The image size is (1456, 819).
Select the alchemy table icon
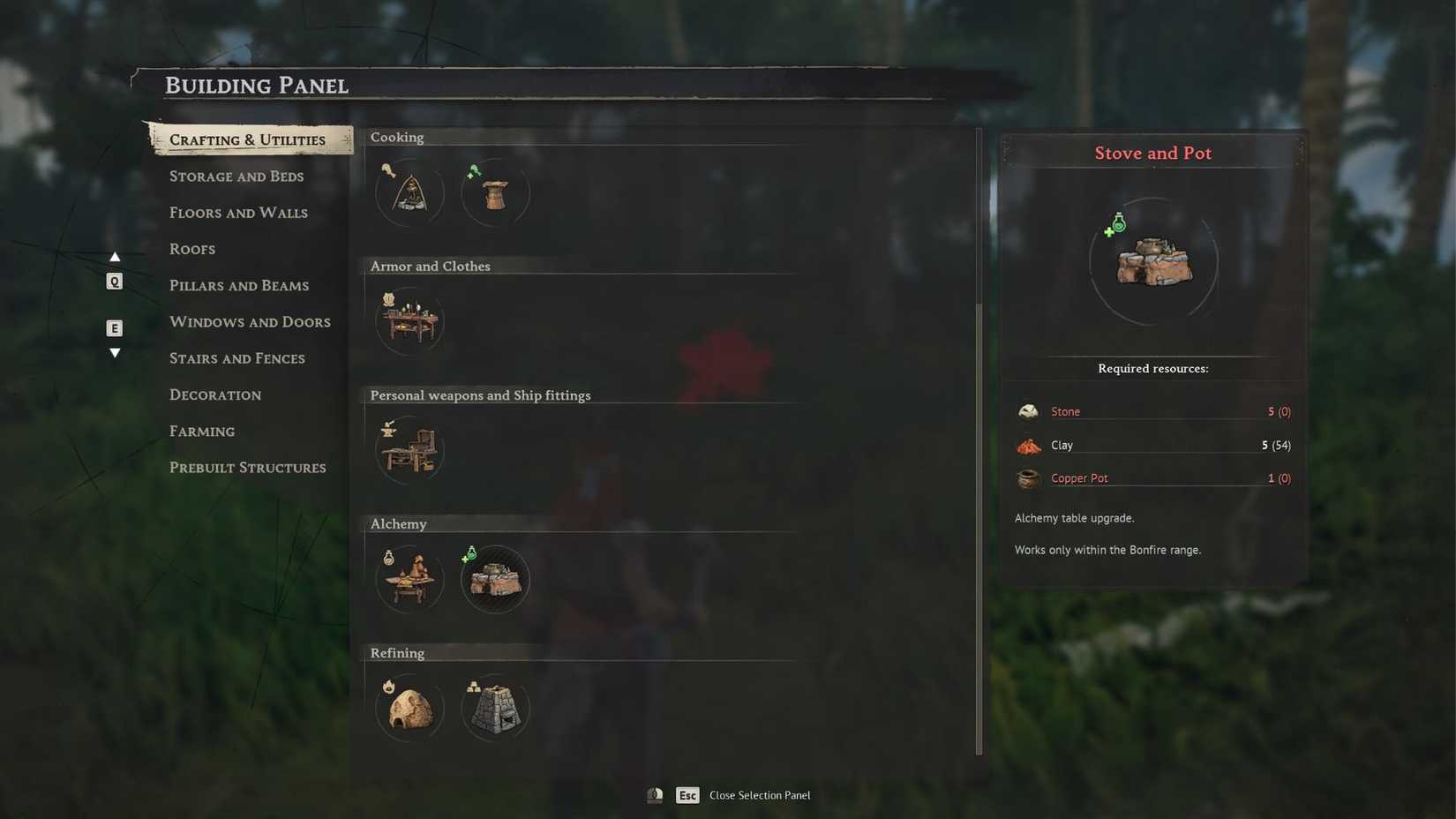409,579
